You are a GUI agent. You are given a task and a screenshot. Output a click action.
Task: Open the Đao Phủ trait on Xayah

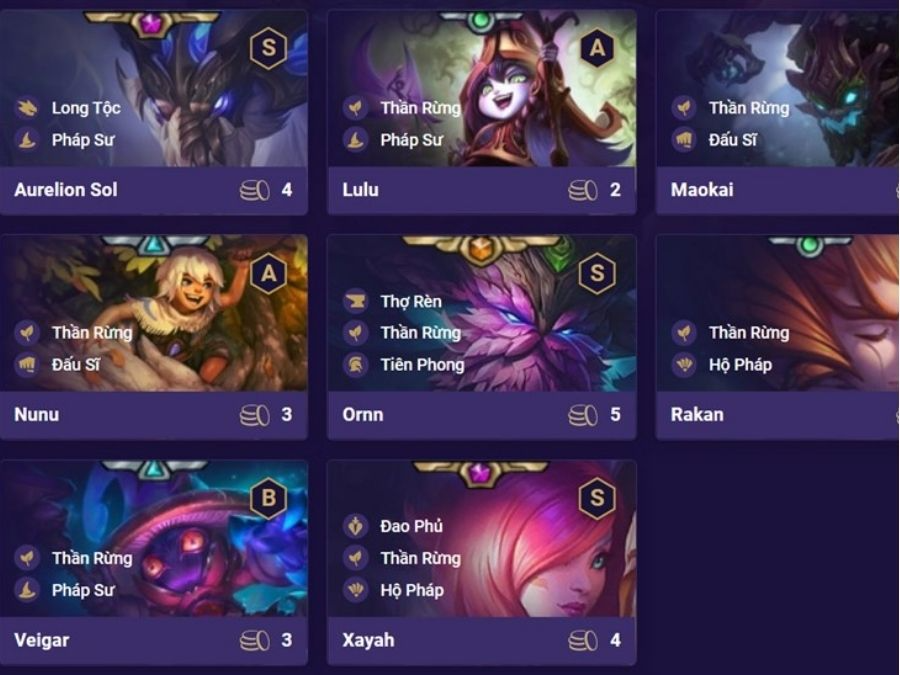(411, 526)
